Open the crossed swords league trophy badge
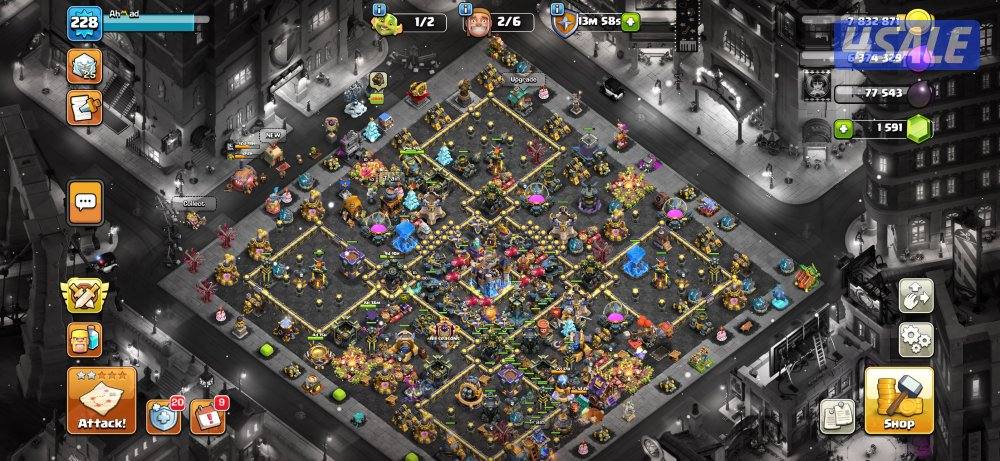The image size is (1000, 461). pyautogui.click(x=85, y=295)
